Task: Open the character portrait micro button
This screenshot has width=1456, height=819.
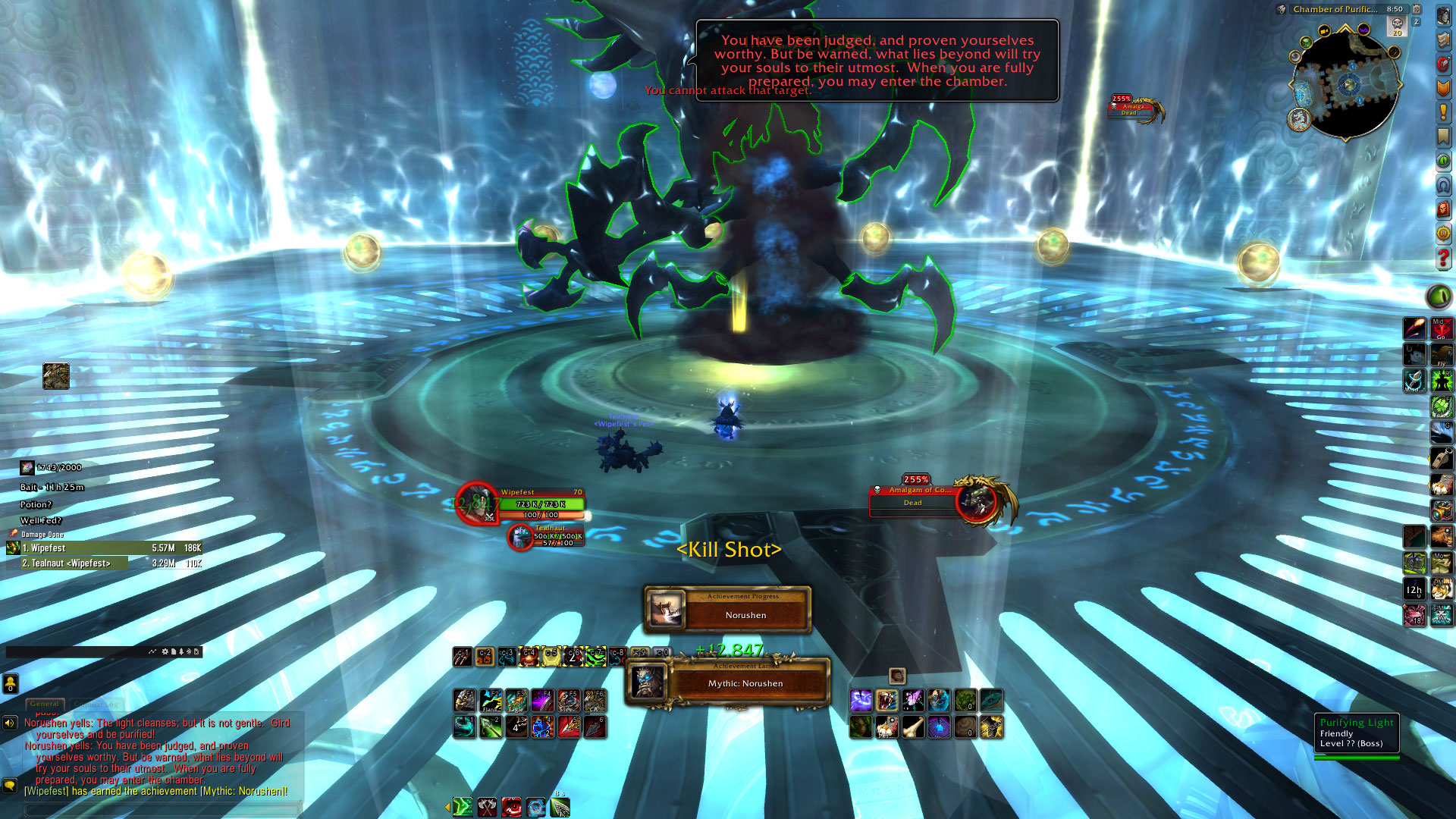Action: pyautogui.click(x=1443, y=15)
